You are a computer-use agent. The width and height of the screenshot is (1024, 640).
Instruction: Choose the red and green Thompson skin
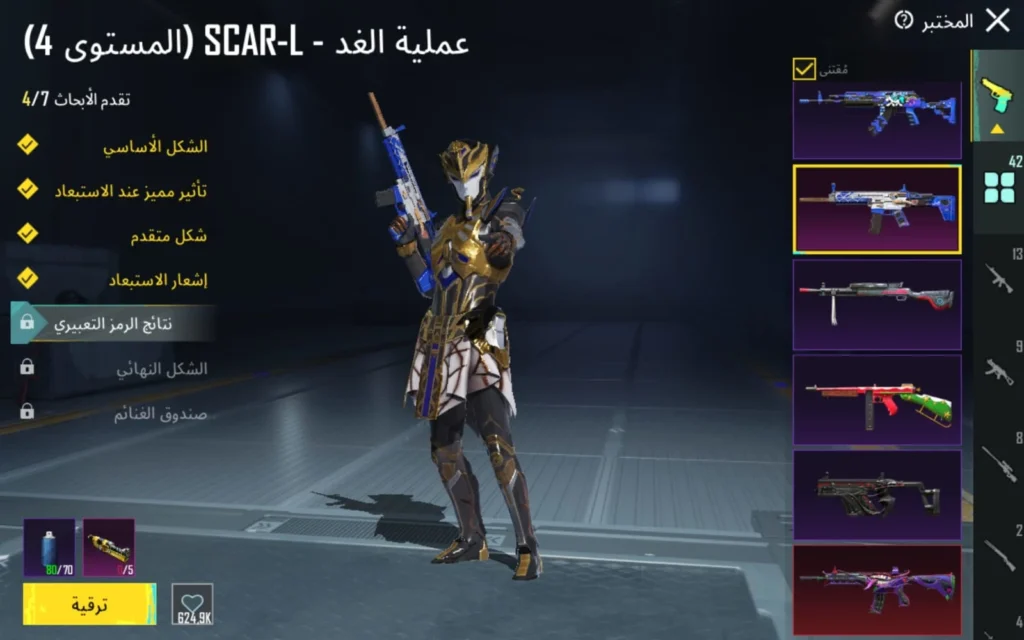click(877, 399)
